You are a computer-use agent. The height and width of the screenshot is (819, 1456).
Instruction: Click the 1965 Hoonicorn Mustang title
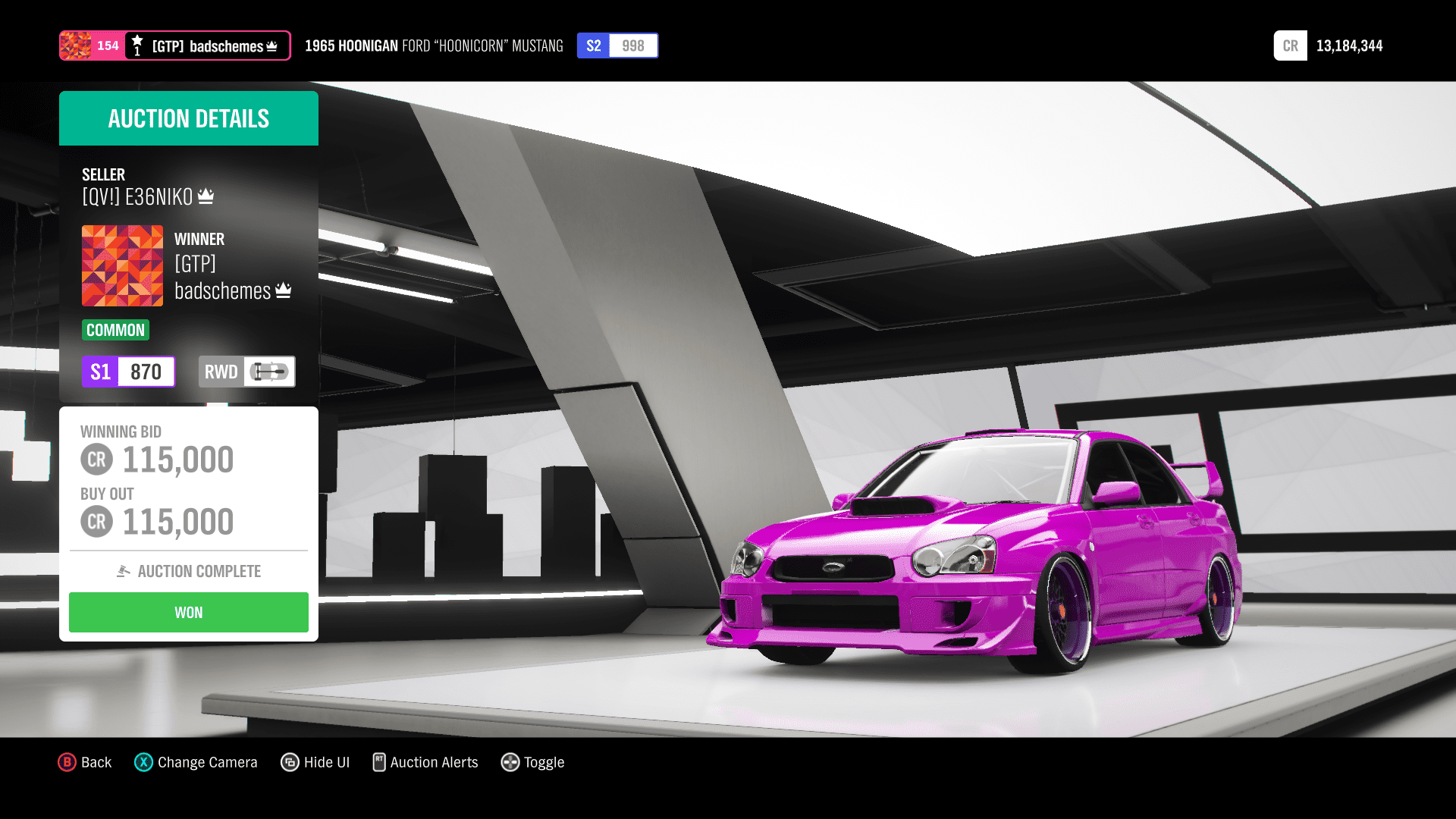point(433,45)
